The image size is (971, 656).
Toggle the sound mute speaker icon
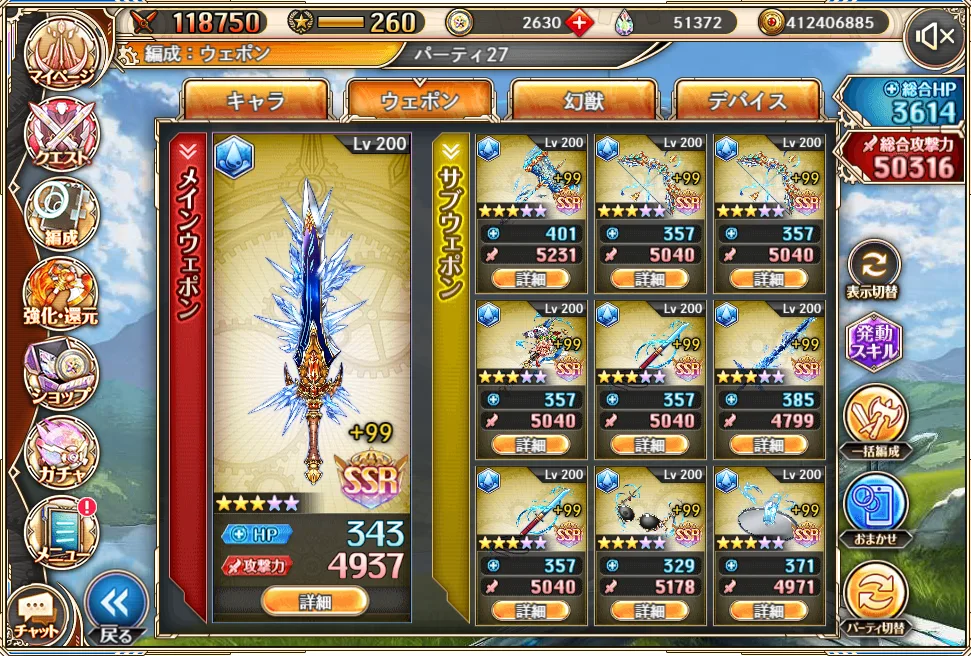[935, 38]
